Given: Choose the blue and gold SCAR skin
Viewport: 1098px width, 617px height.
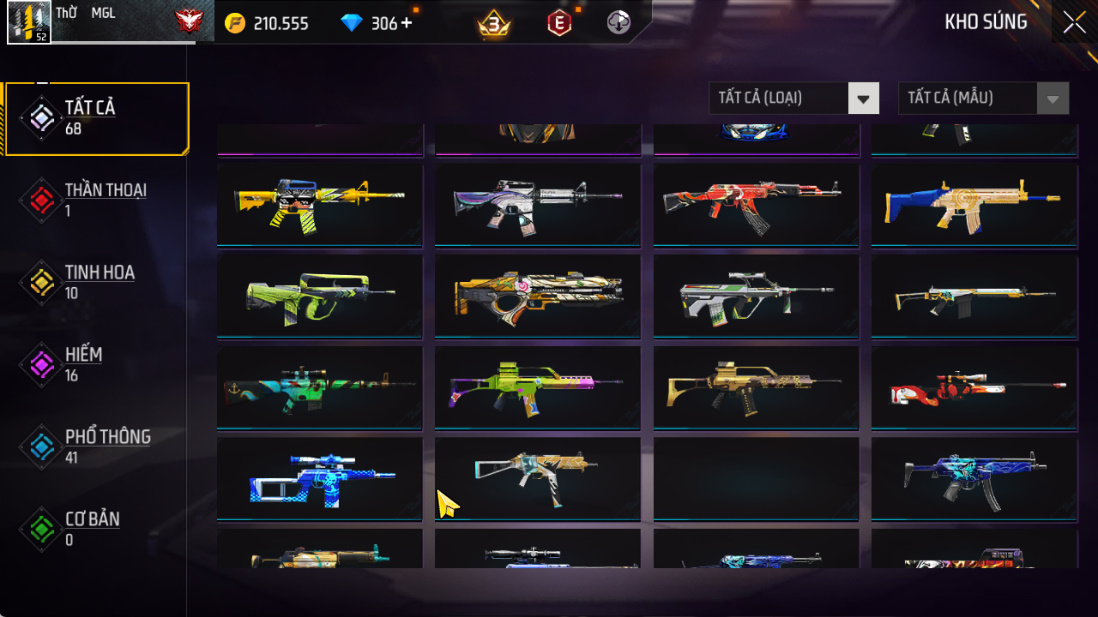Looking at the screenshot, I should click(974, 204).
